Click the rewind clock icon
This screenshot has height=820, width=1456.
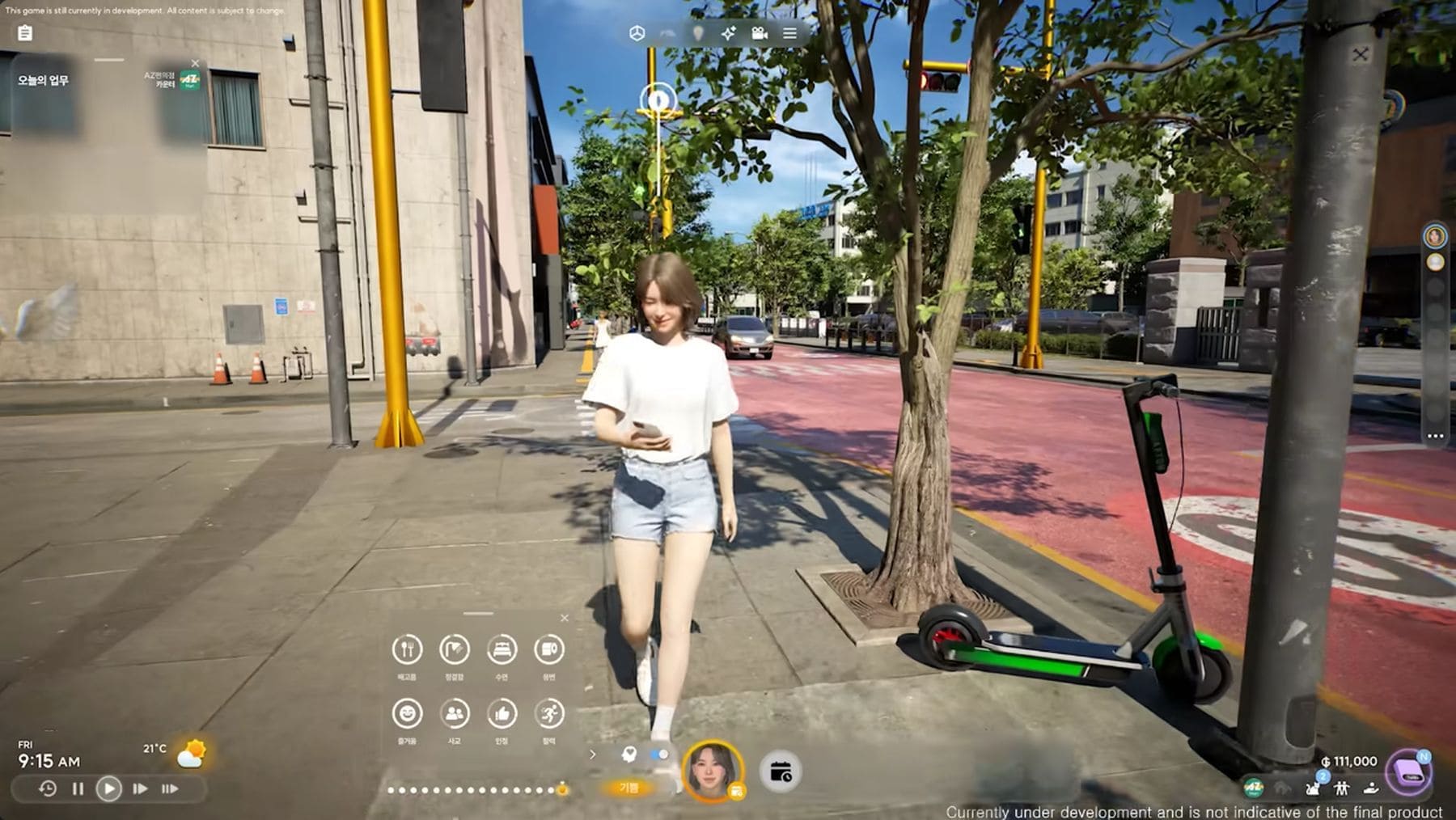click(48, 788)
